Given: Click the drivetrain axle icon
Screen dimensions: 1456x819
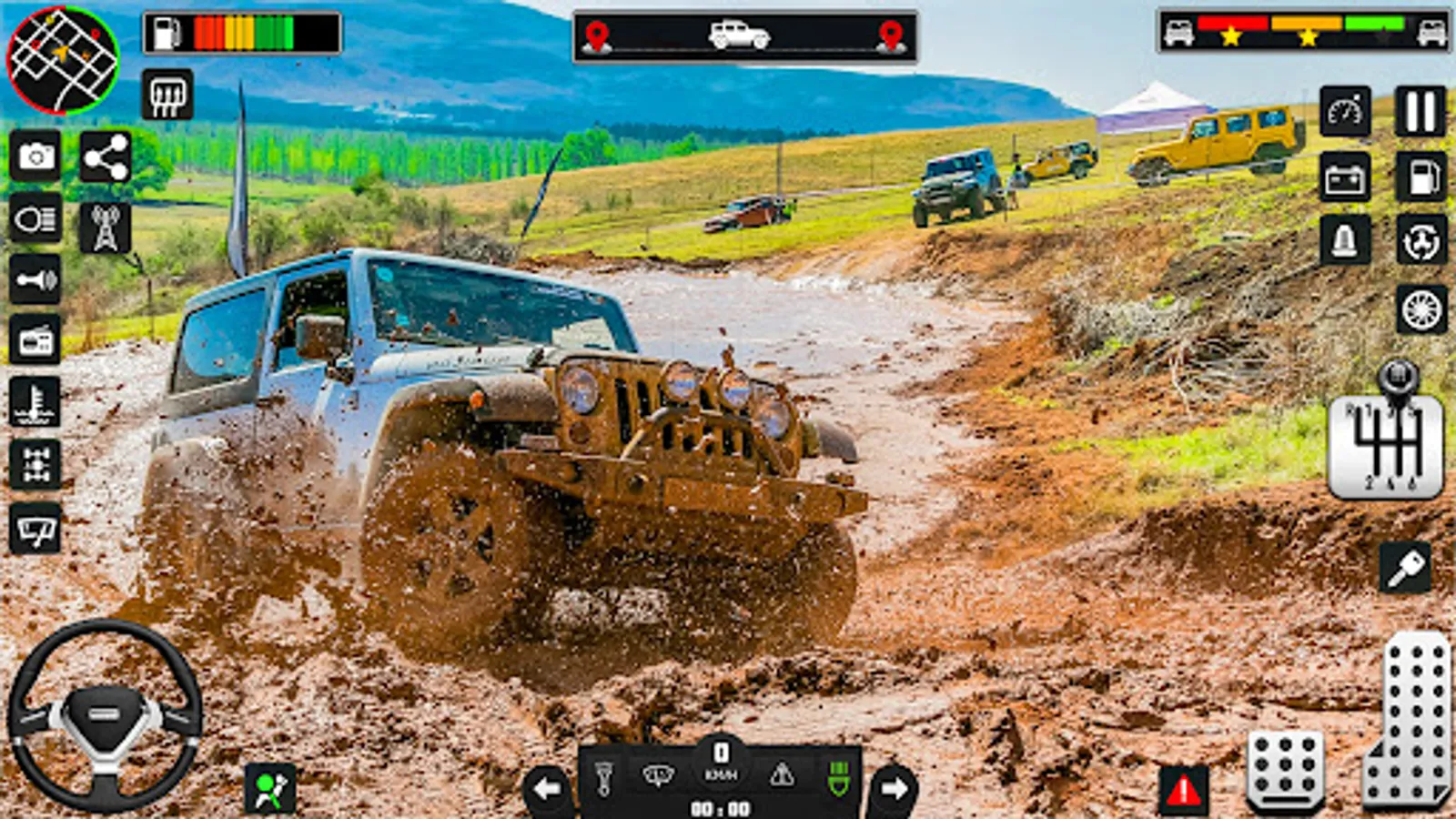Looking at the screenshot, I should click(x=36, y=464).
